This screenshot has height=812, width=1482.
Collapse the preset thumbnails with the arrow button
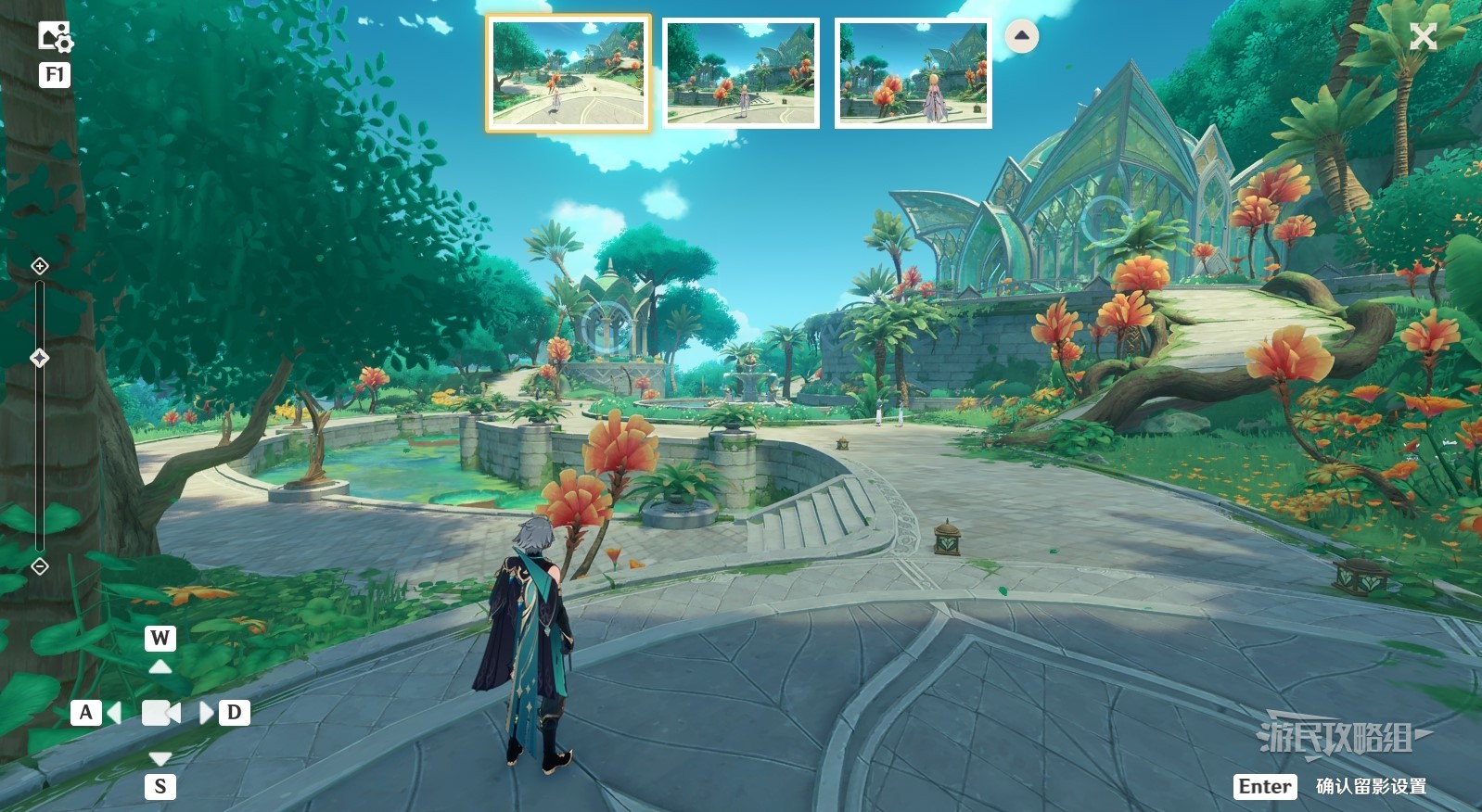click(1021, 36)
